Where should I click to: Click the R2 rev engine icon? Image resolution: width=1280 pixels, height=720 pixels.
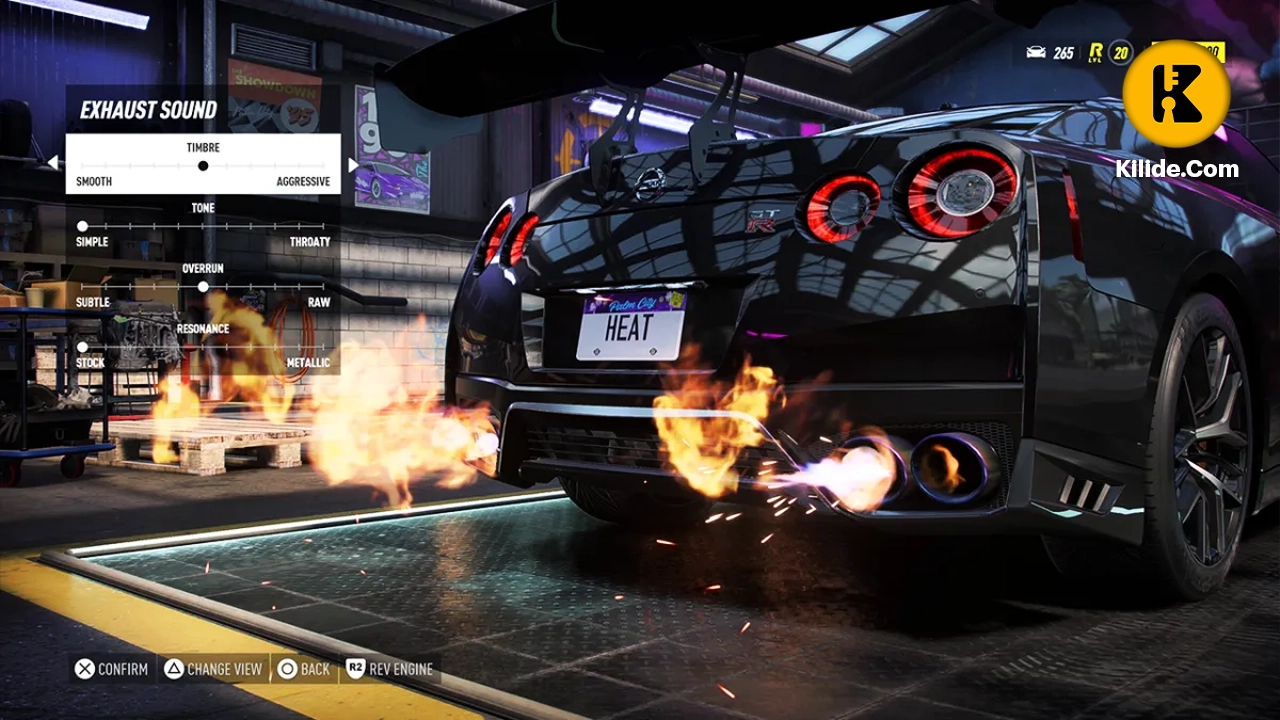356,669
